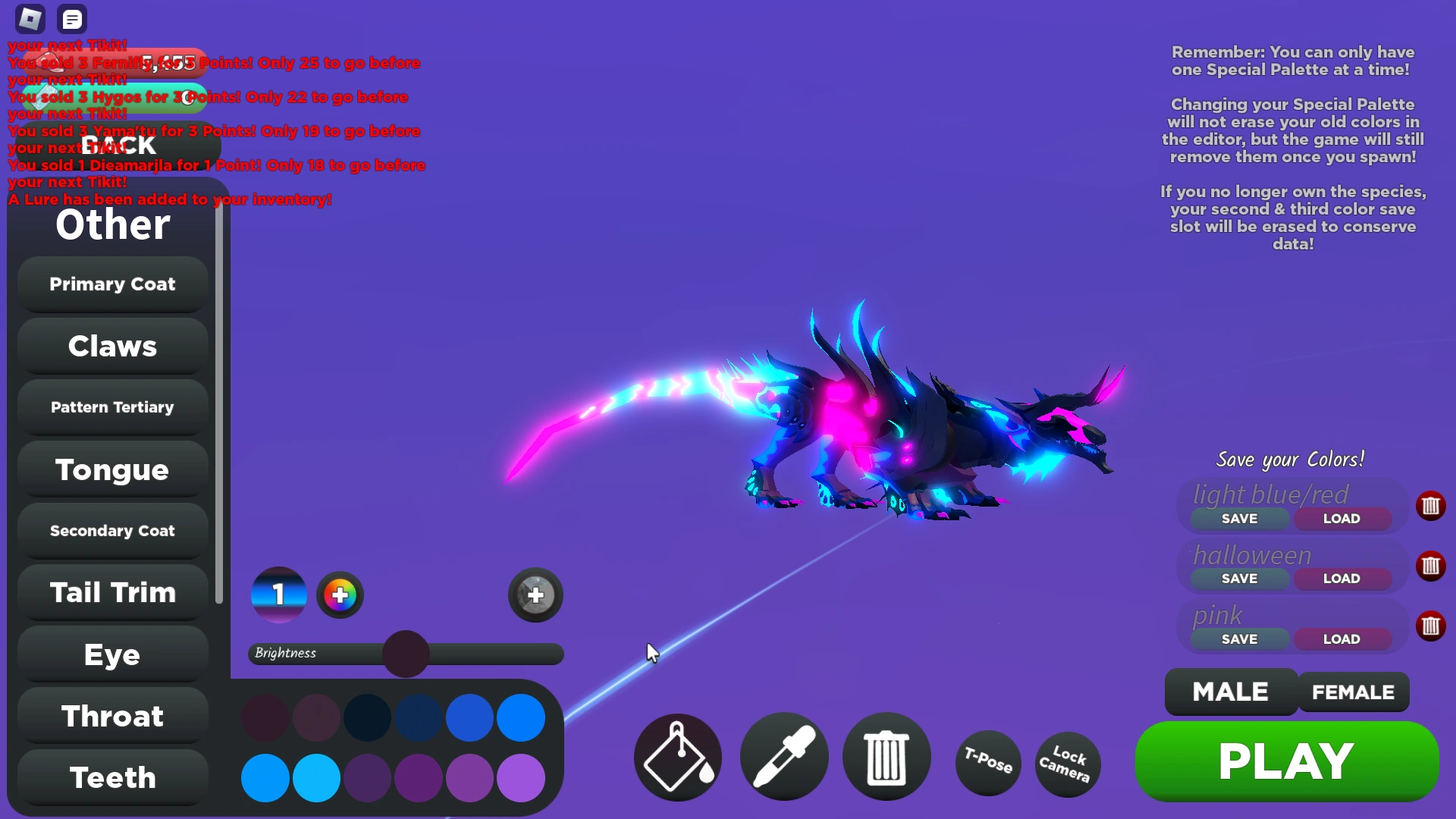Viewport: 1456px width, 819px height.
Task: Click the plus to add a color slot
Action: (x=535, y=595)
